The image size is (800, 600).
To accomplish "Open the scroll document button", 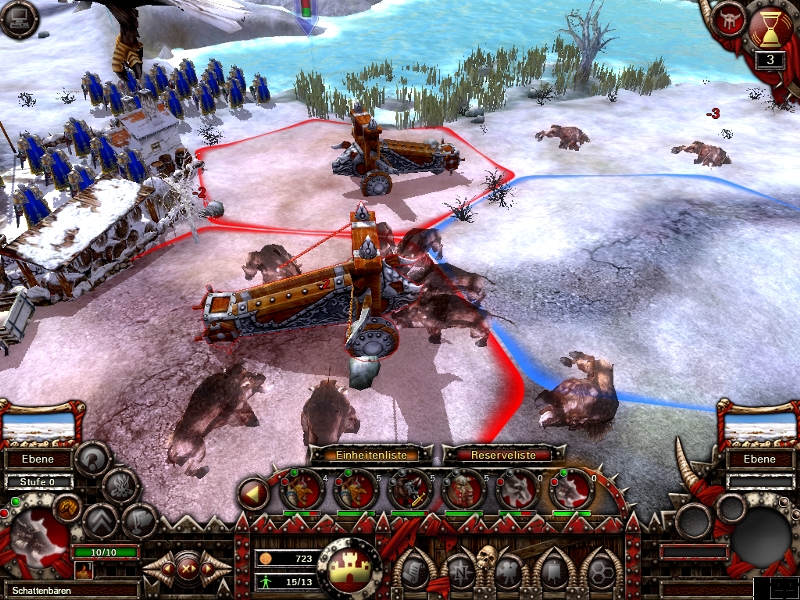I will pos(410,572).
